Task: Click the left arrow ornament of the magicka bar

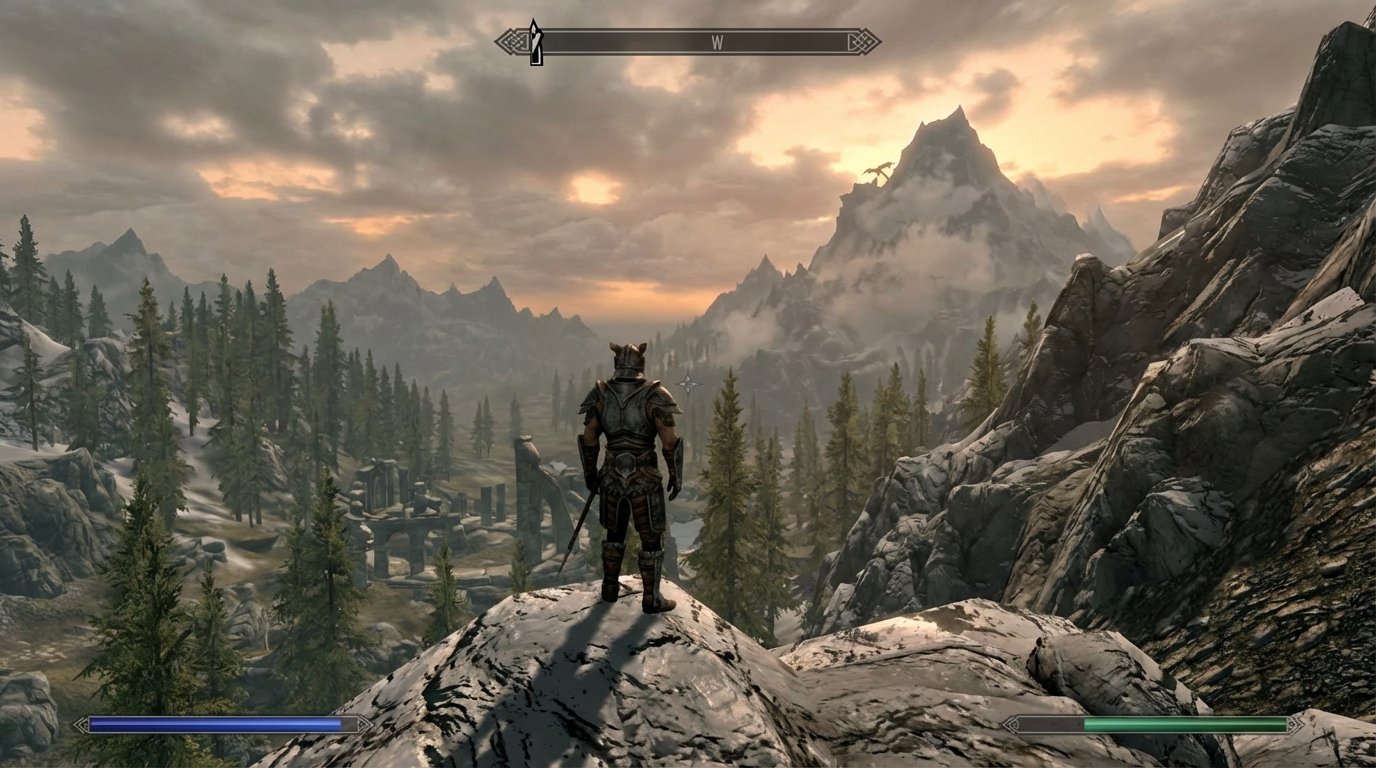Action: pos(81,723)
